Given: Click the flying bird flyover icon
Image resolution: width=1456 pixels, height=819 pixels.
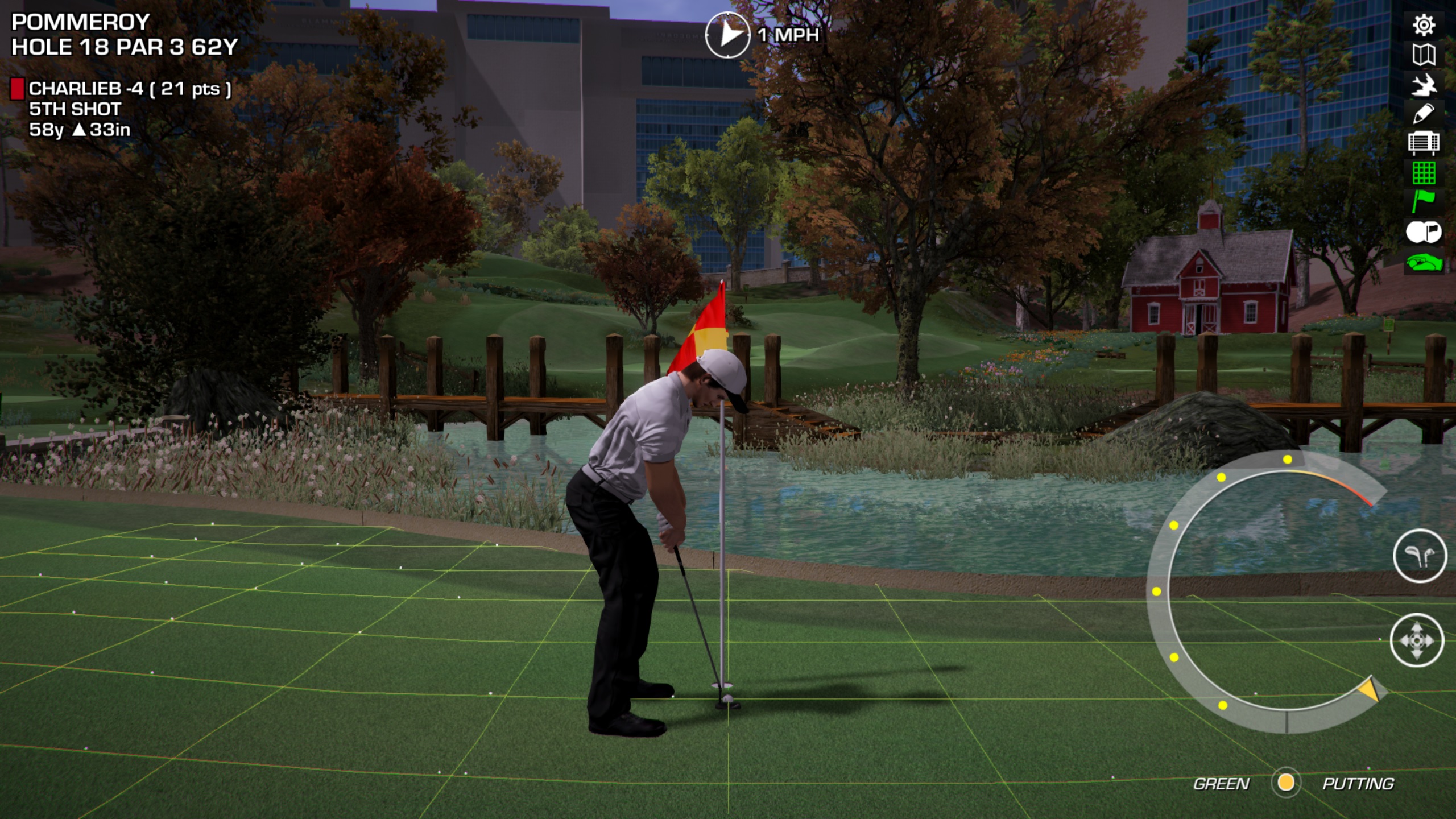Looking at the screenshot, I should (1424, 85).
